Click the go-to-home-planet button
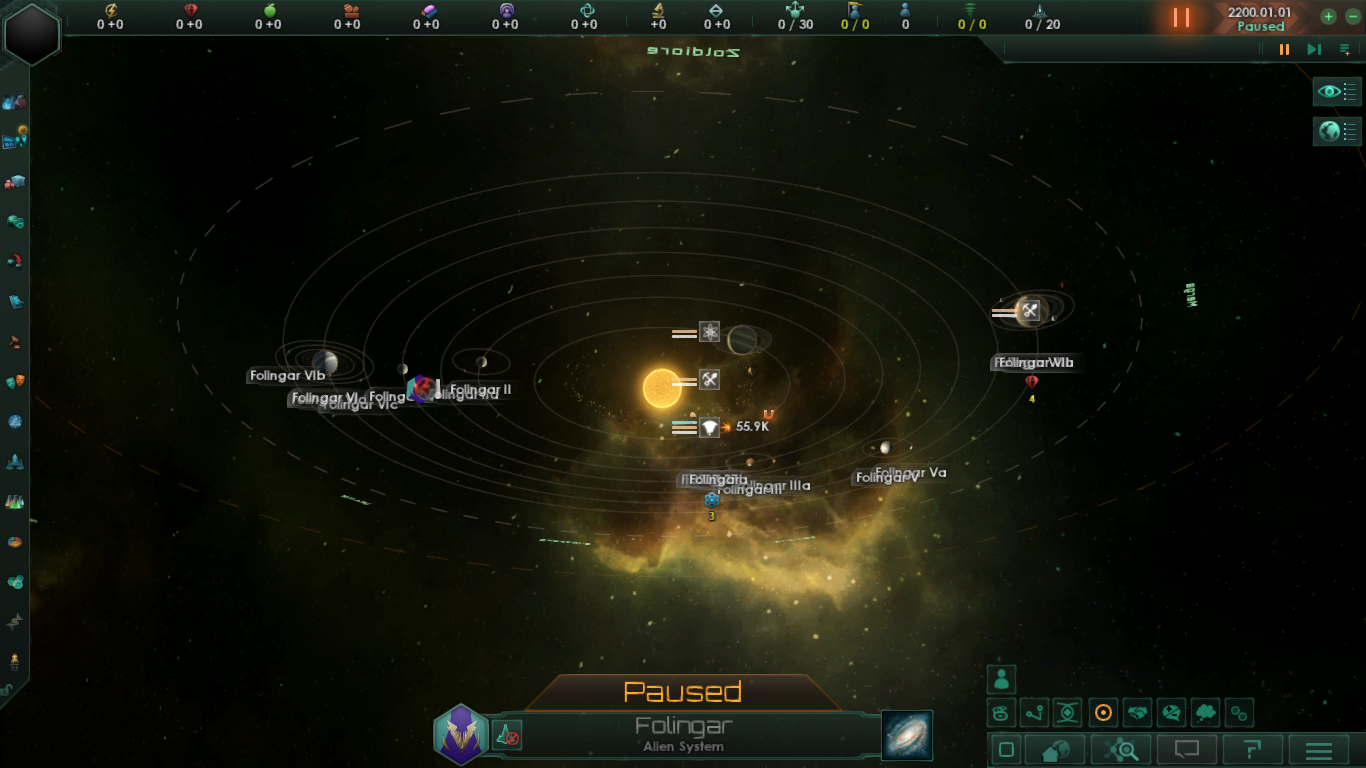 pyautogui.click(x=1056, y=750)
